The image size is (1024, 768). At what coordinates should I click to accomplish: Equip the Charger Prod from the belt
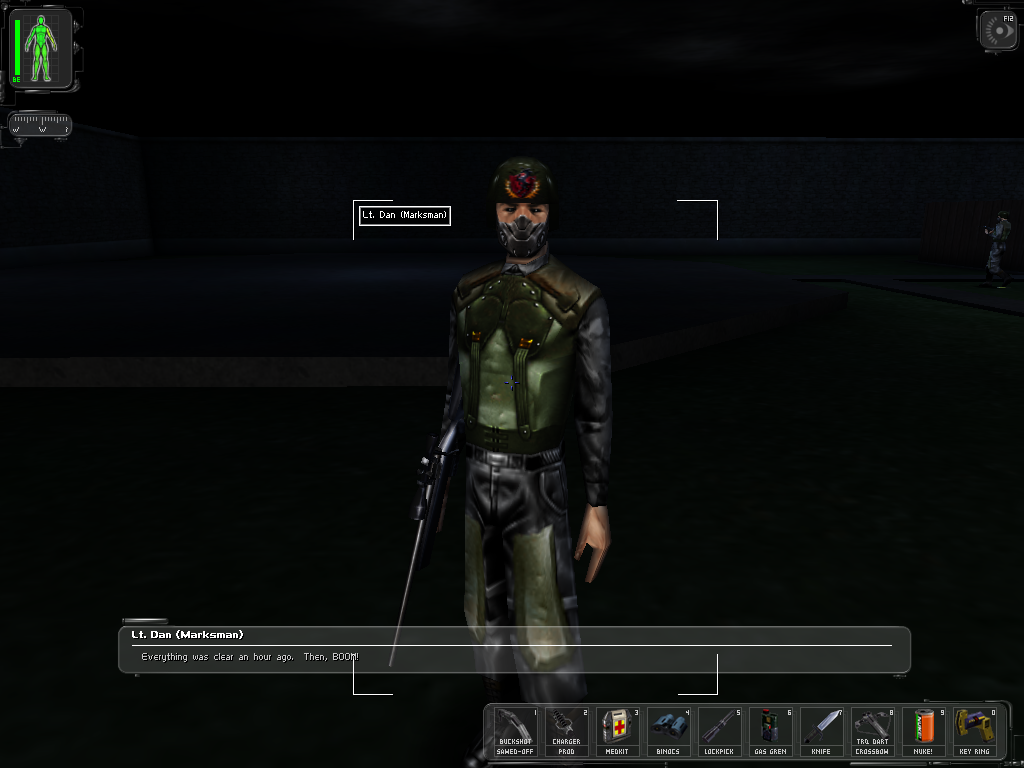click(566, 731)
